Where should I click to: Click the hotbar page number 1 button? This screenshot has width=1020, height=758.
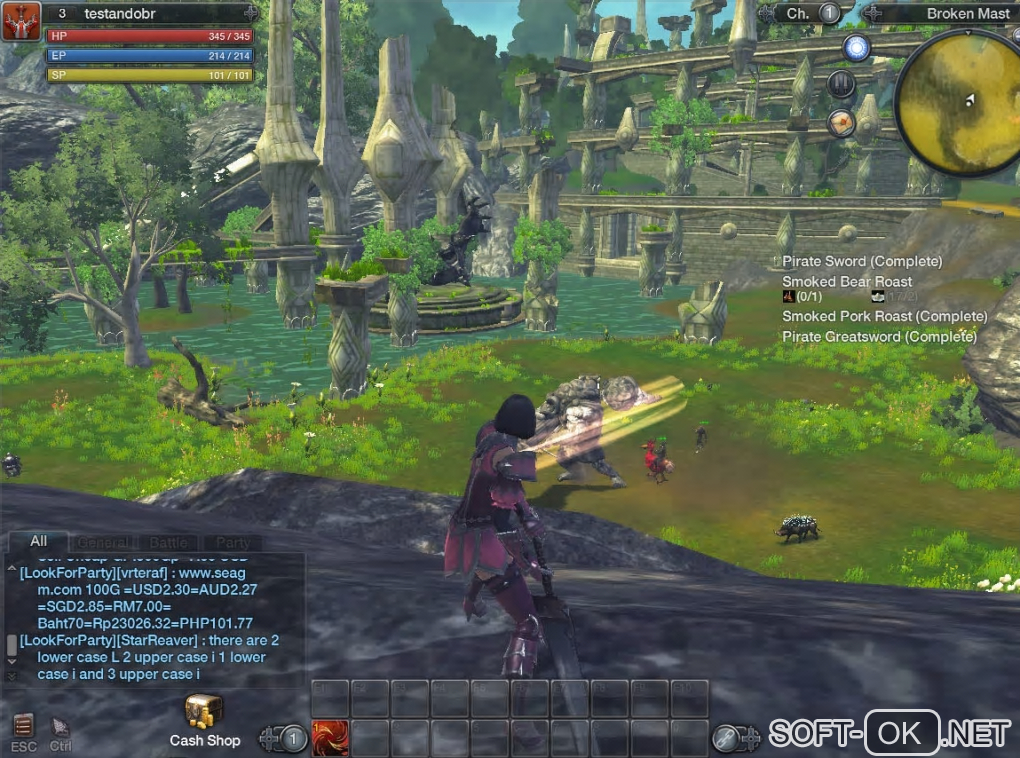point(293,739)
